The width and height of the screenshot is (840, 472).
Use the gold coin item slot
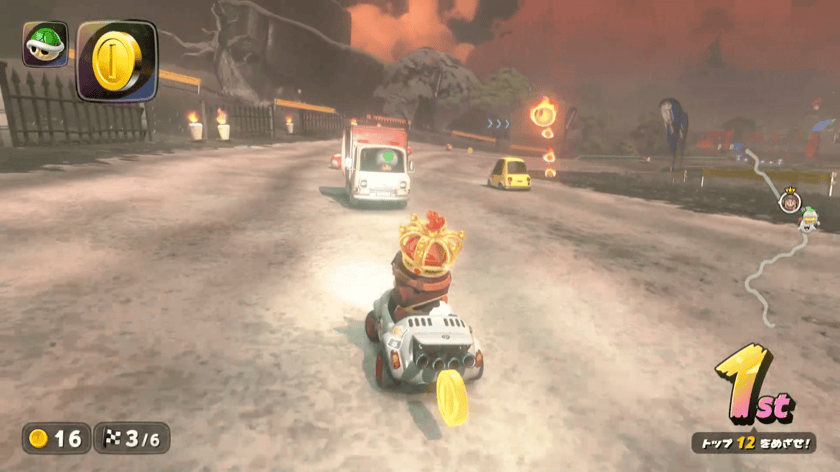tap(116, 60)
